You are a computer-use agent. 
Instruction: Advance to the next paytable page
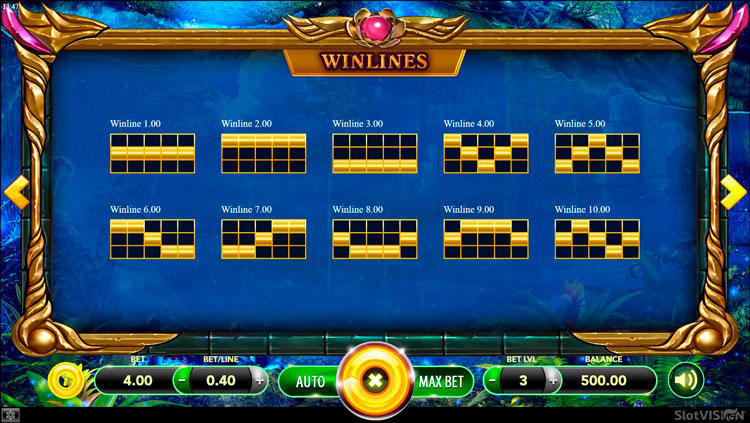click(x=734, y=192)
